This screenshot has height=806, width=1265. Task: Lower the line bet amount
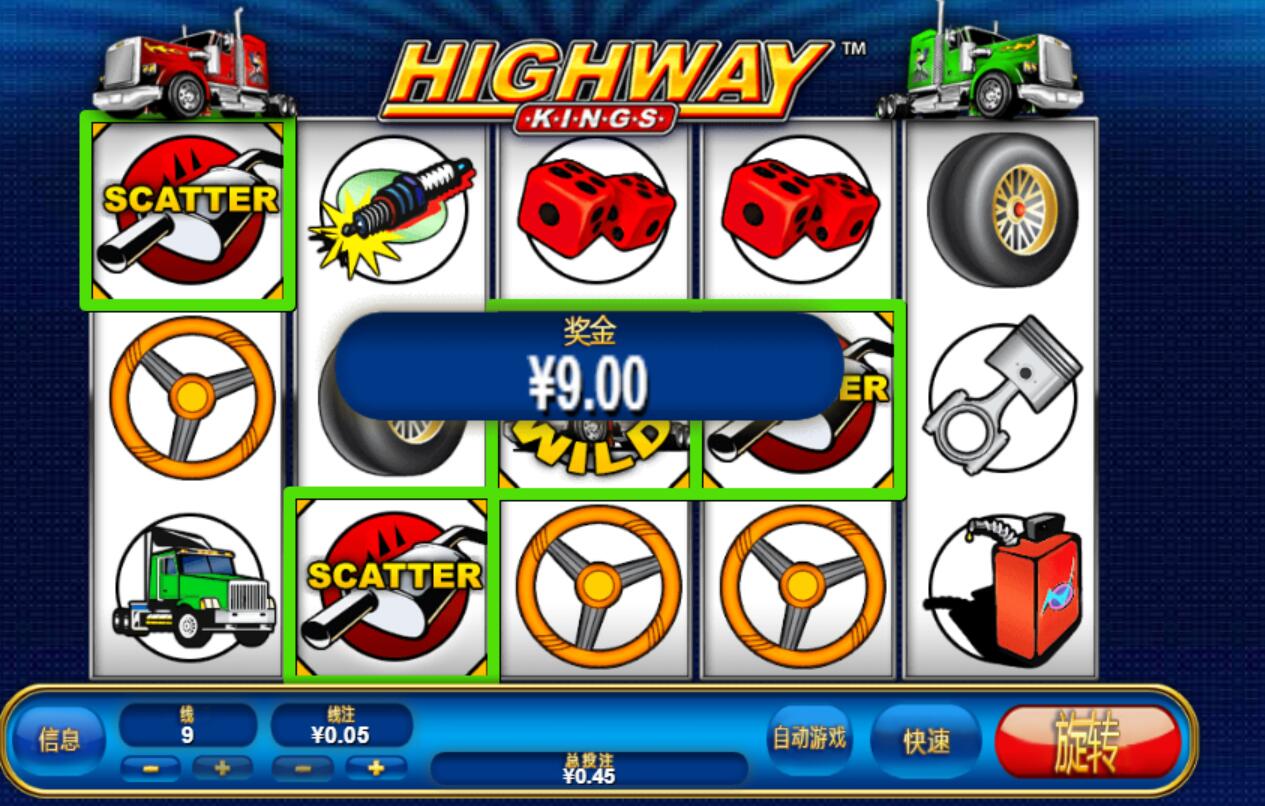[x=304, y=769]
